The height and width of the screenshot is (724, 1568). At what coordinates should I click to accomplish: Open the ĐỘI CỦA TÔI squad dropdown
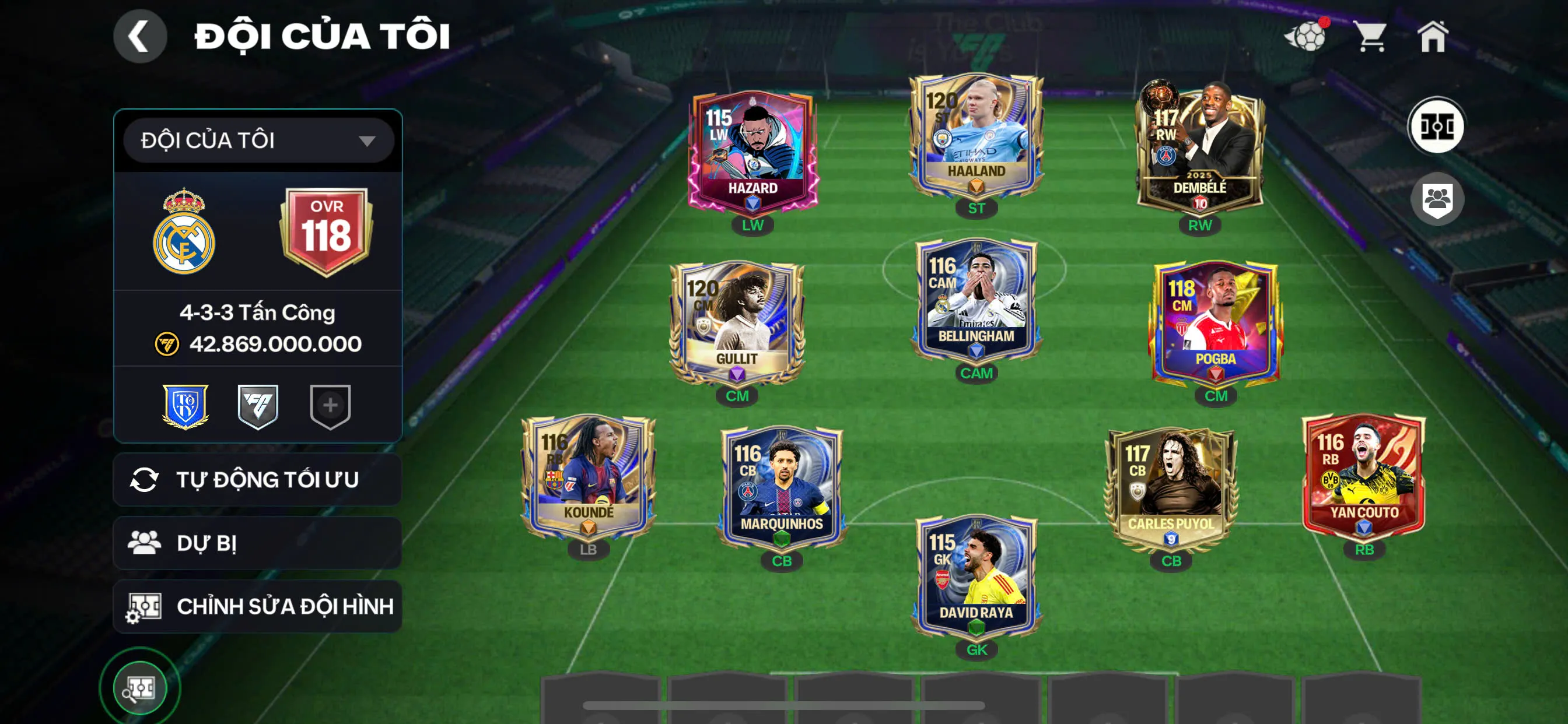[258, 140]
